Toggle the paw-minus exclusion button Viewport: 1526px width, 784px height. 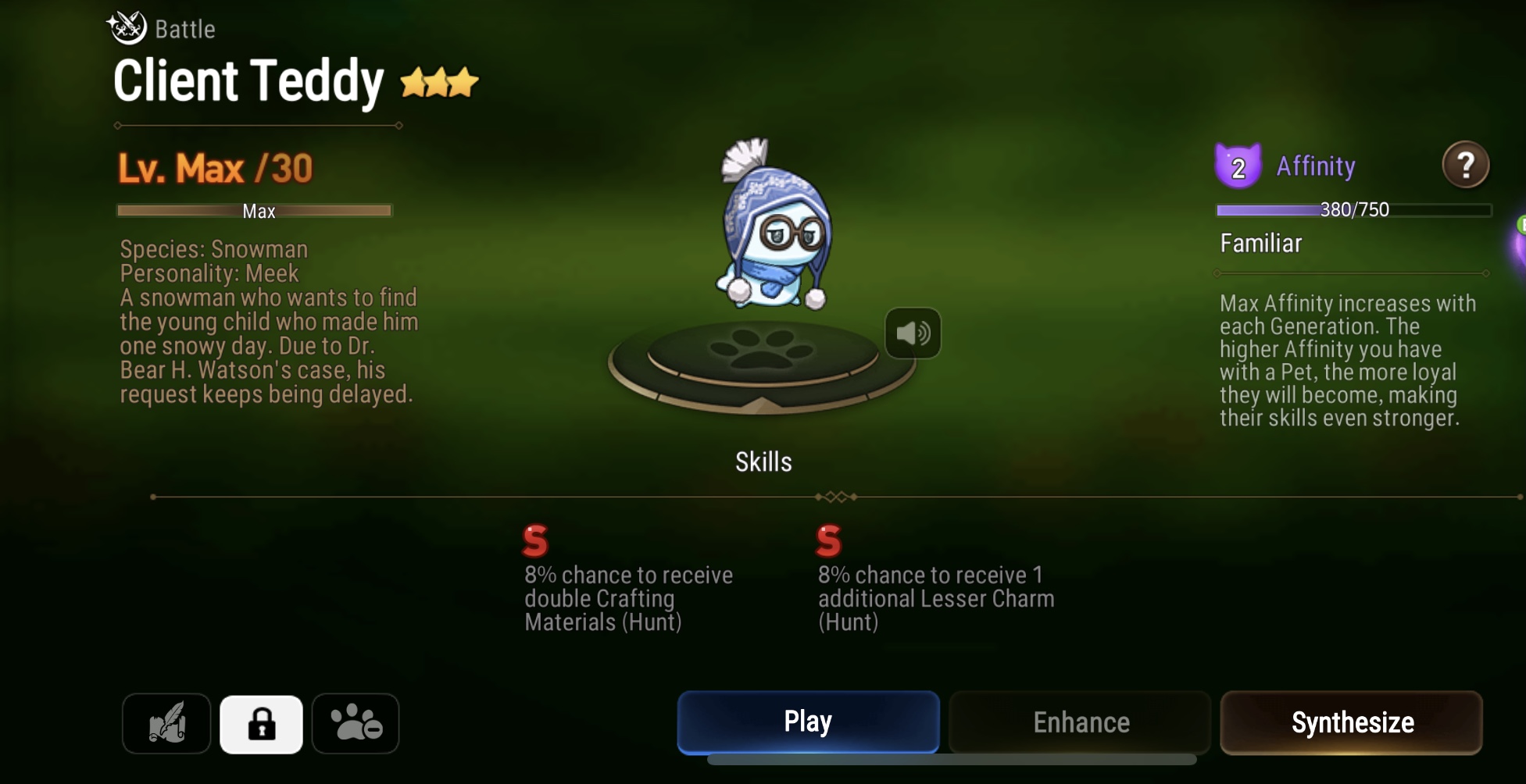[x=356, y=723]
